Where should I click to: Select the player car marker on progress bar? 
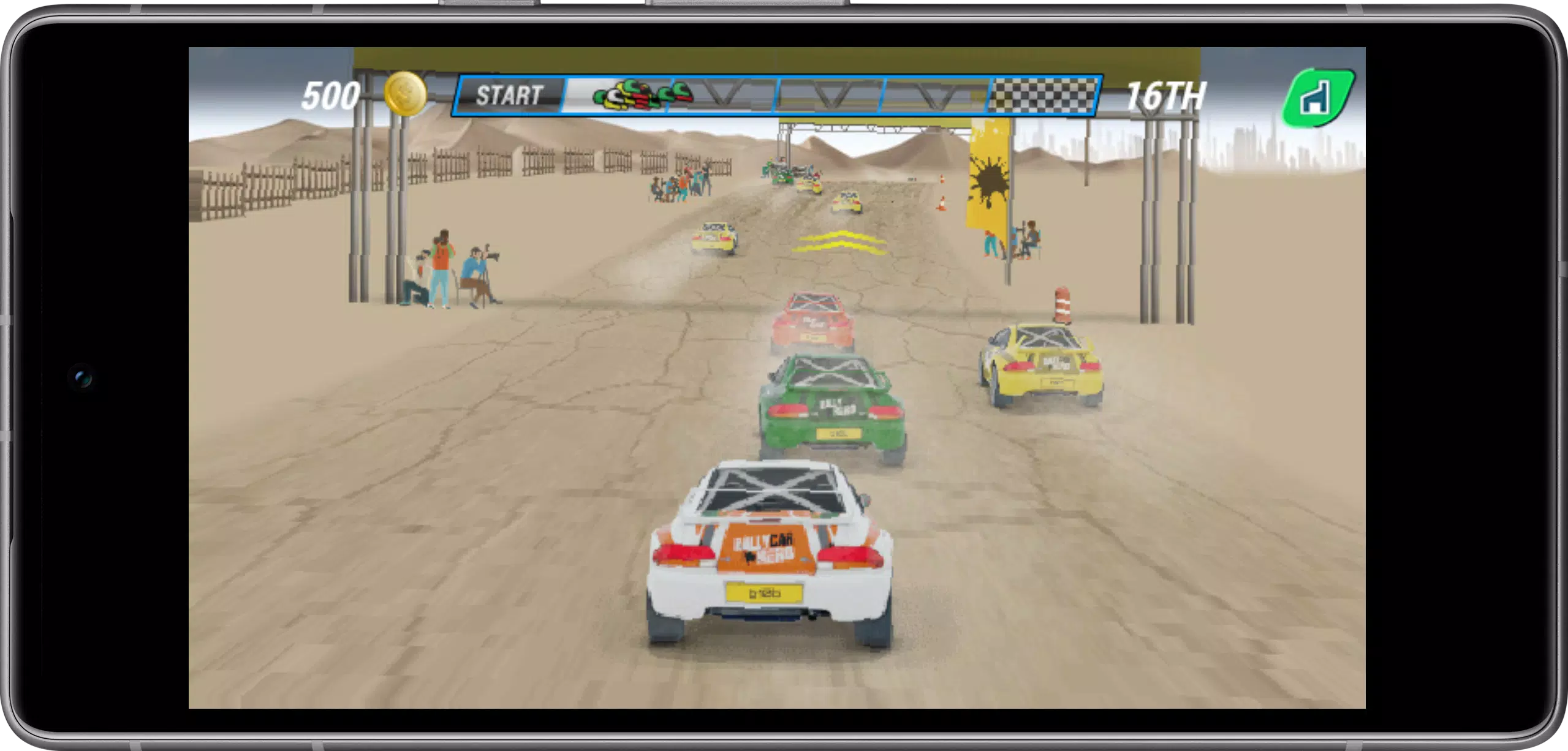pos(615,97)
